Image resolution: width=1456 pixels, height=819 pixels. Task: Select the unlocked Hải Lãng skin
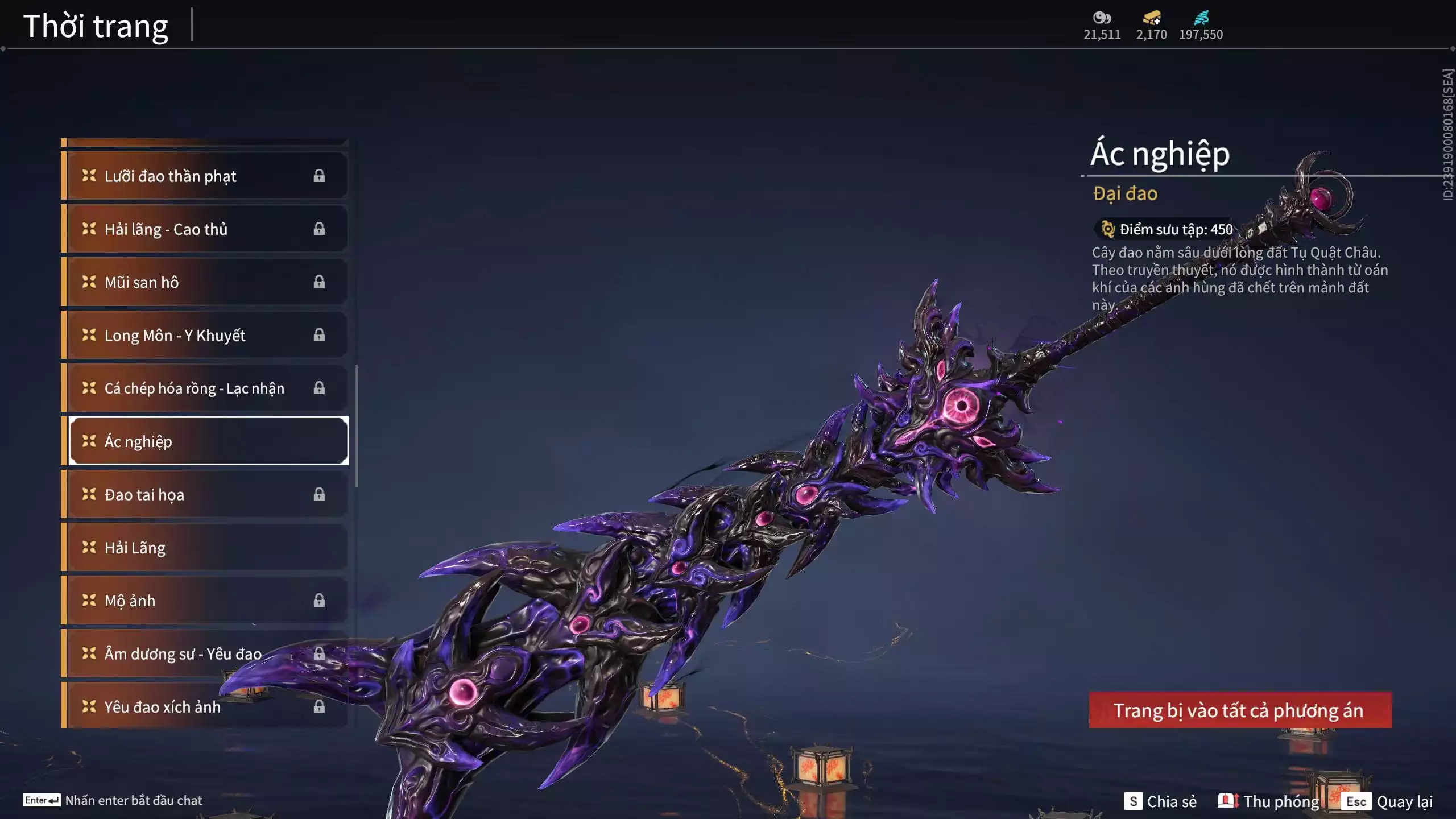(205, 548)
